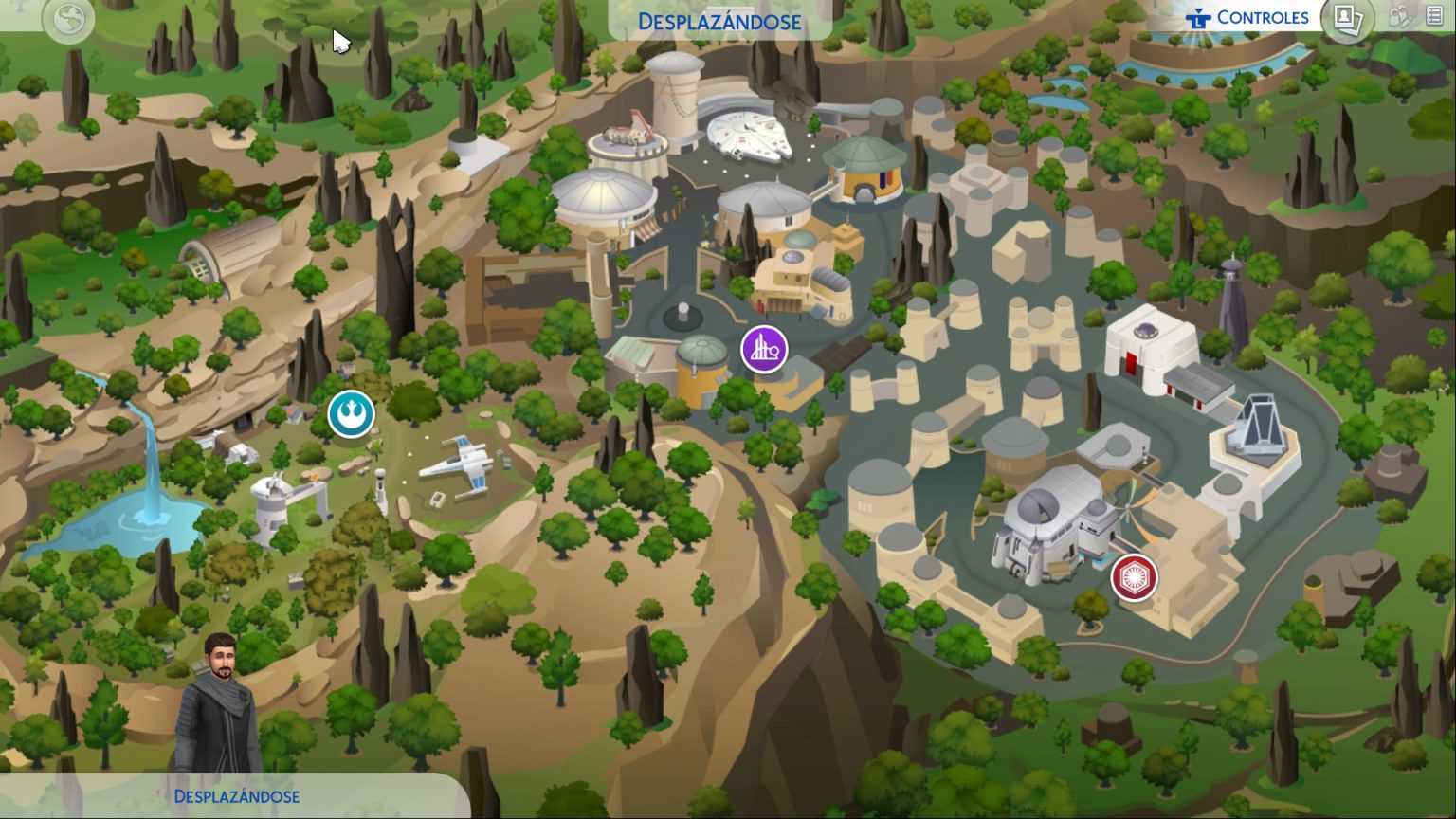Click the Controles plumbob icon
Screen dimensions: 1456x819
(1197, 16)
